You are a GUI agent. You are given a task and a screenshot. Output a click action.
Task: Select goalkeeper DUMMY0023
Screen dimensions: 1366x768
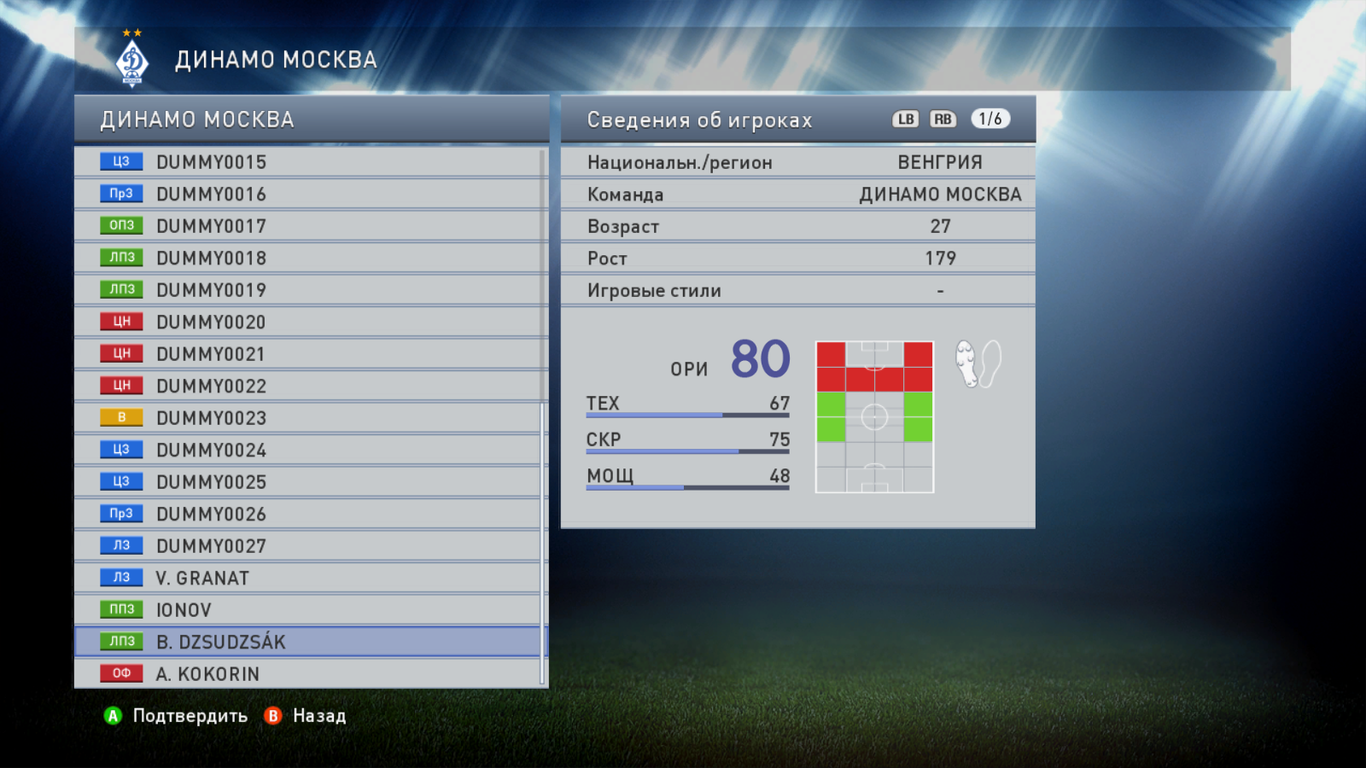[x=310, y=418]
